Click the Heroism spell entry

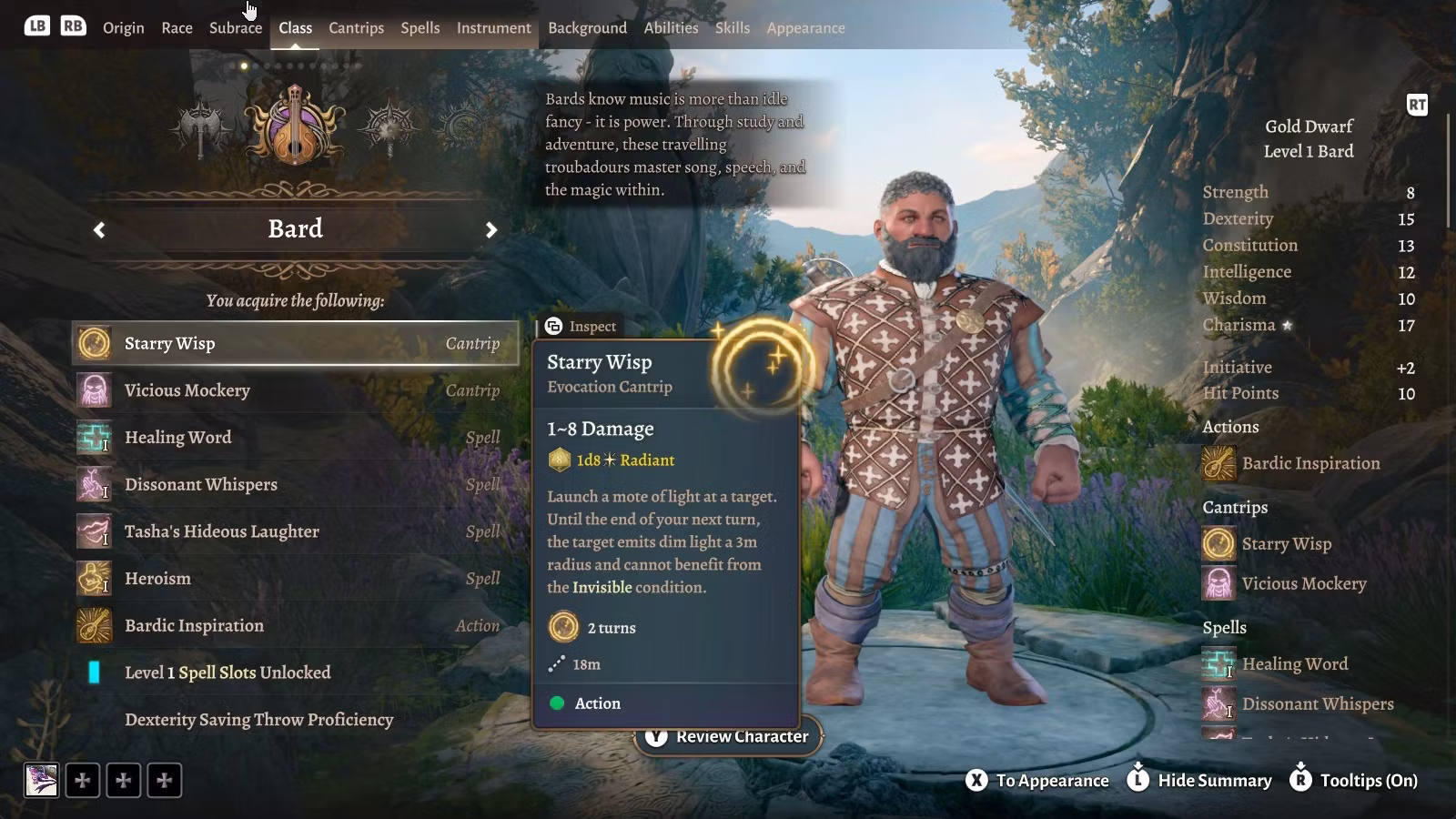(x=295, y=579)
